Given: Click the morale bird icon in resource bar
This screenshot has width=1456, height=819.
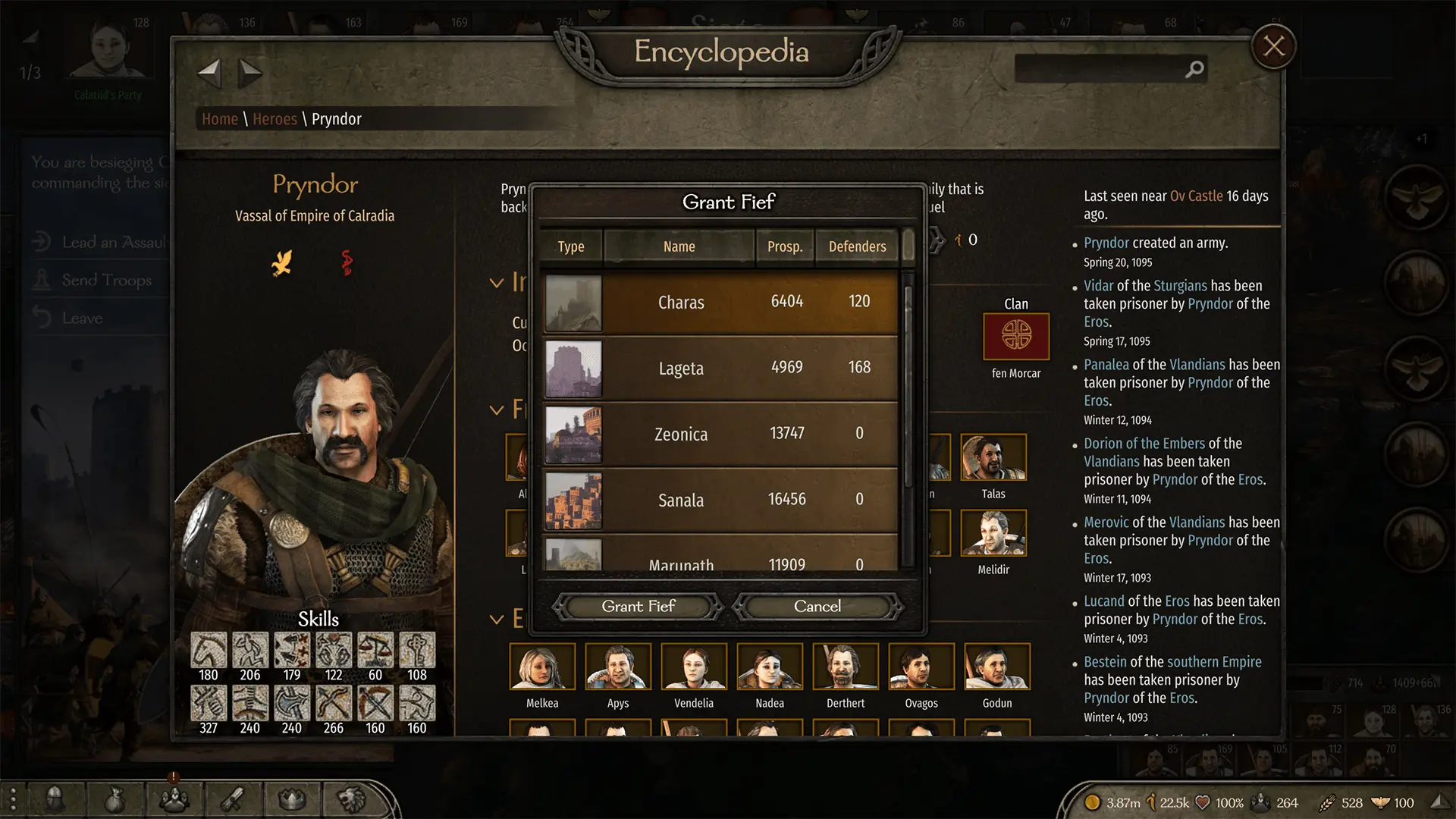Looking at the screenshot, I should (1381, 802).
